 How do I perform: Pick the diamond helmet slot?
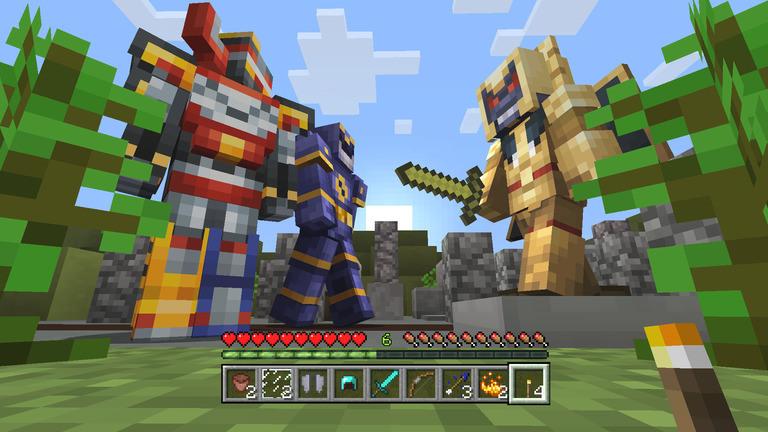point(347,382)
